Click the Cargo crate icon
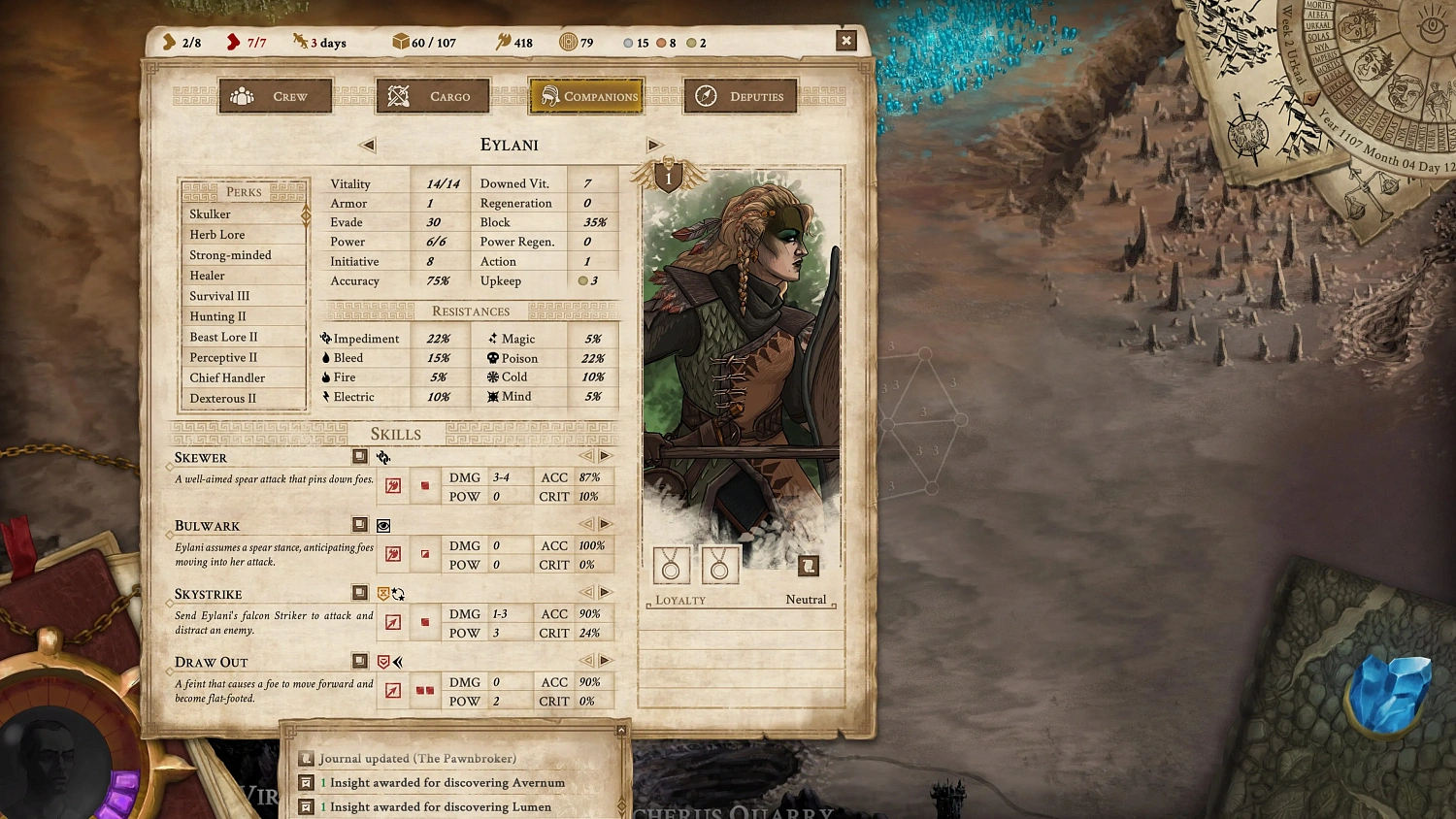1456x819 pixels. 397,95
